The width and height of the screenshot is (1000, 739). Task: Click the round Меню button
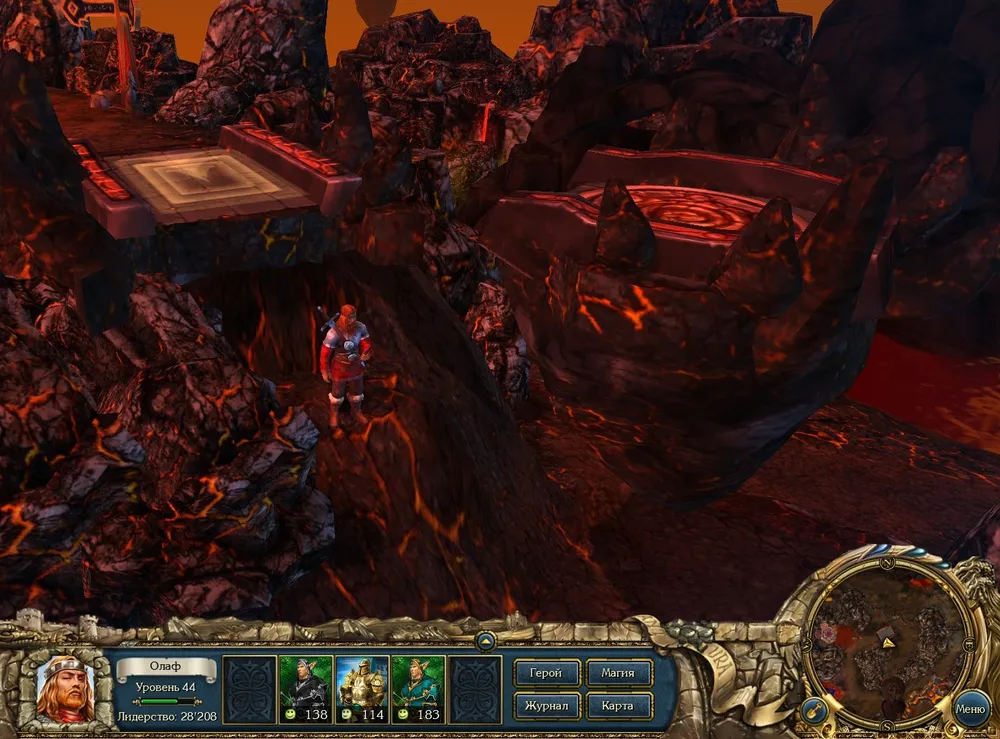tap(970, 709)
